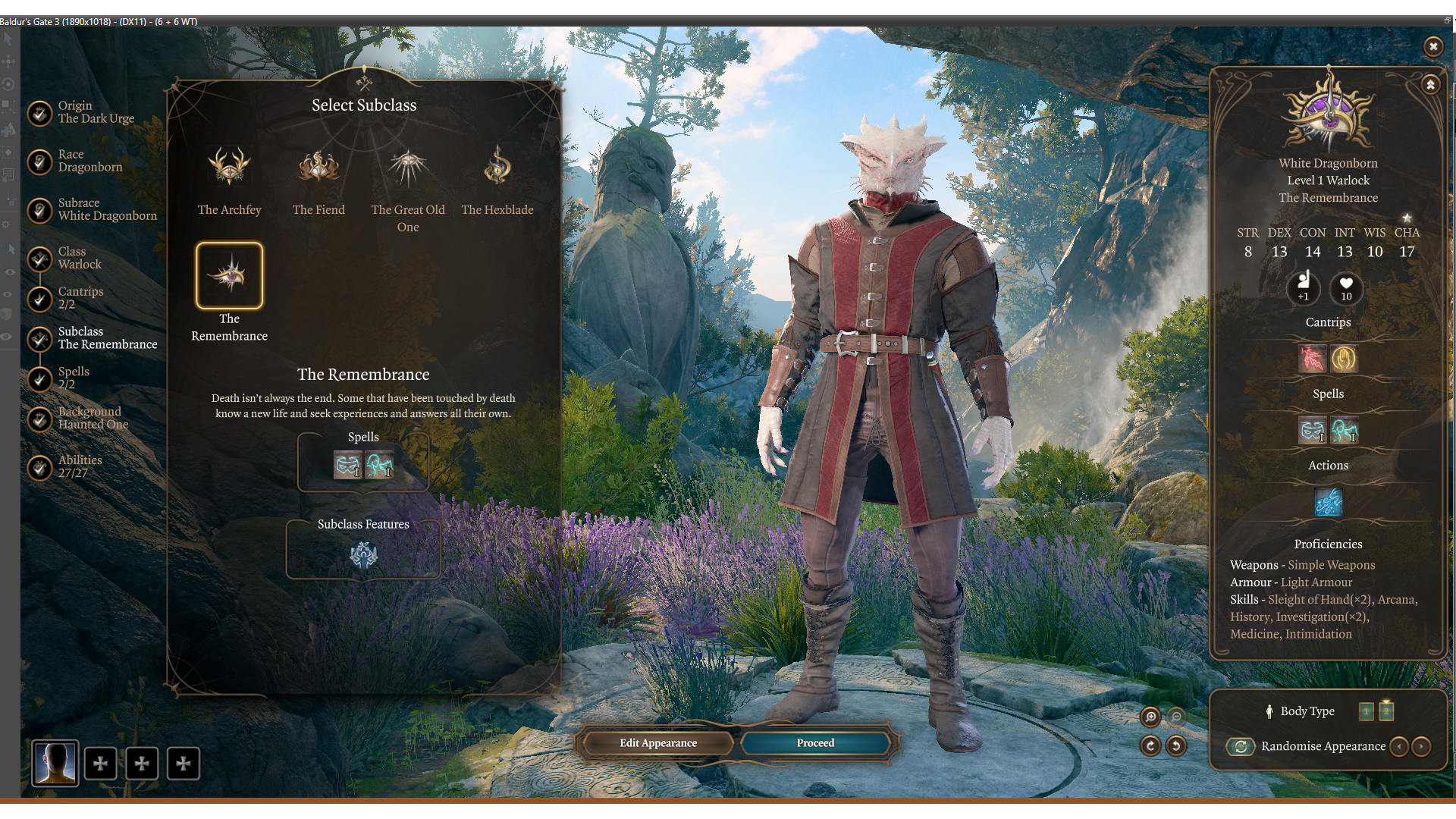Randomise the character's appearance
1456x819 pixels.
click(x=1241, y=746)
